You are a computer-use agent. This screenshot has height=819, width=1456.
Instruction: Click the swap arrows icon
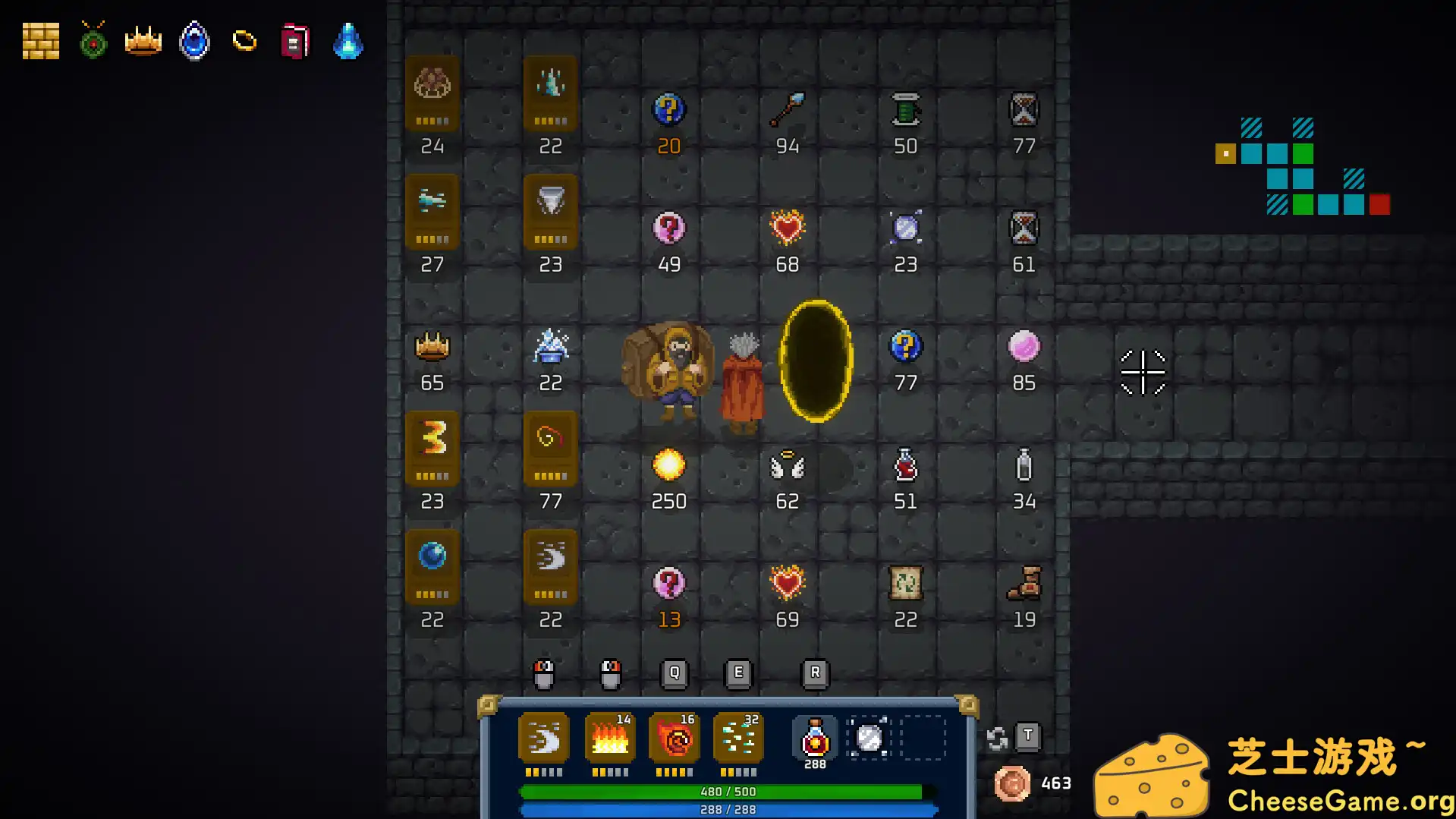(997, 738)
